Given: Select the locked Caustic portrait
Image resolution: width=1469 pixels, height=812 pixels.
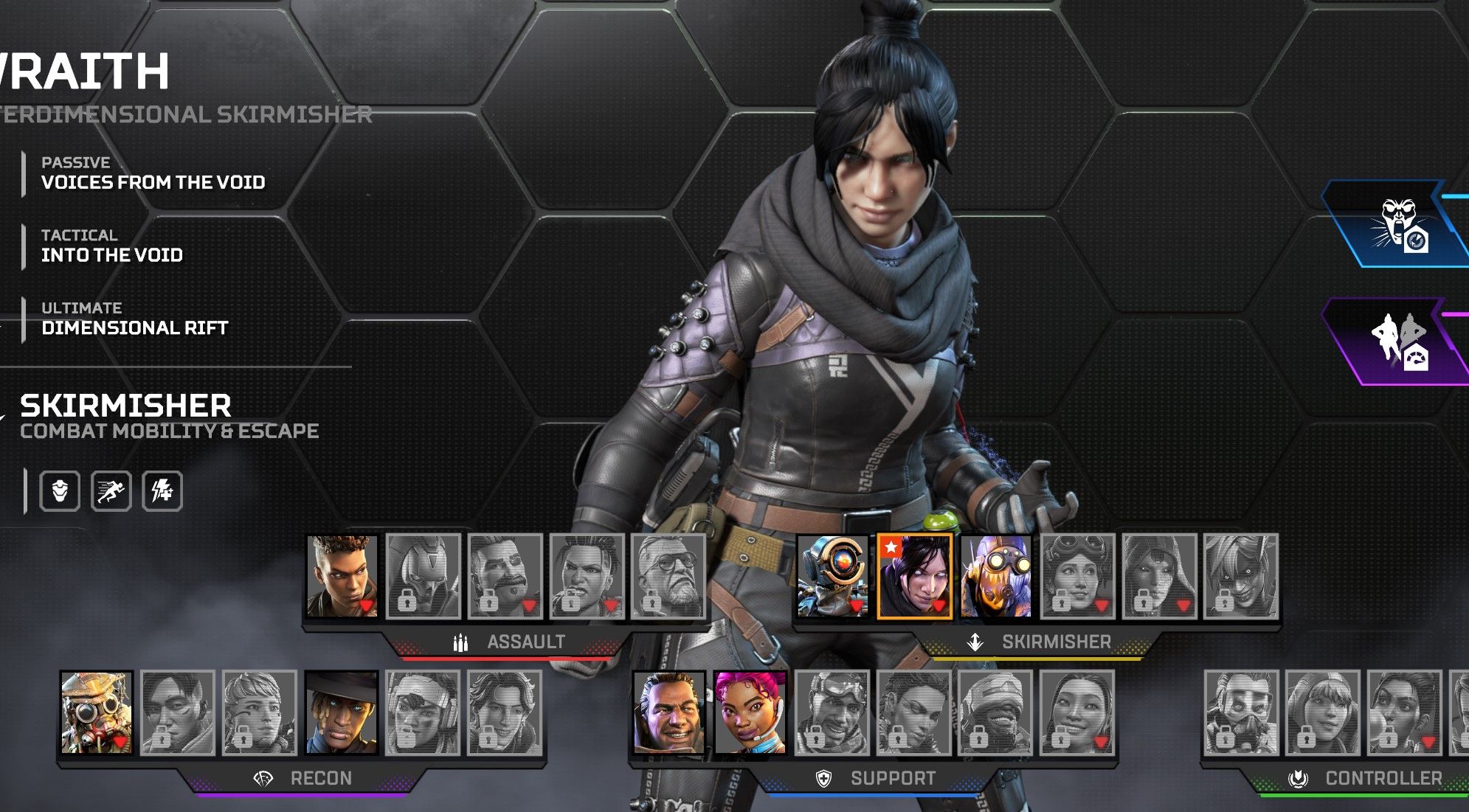Looking at the screenshot, I should pos(1242,712).
